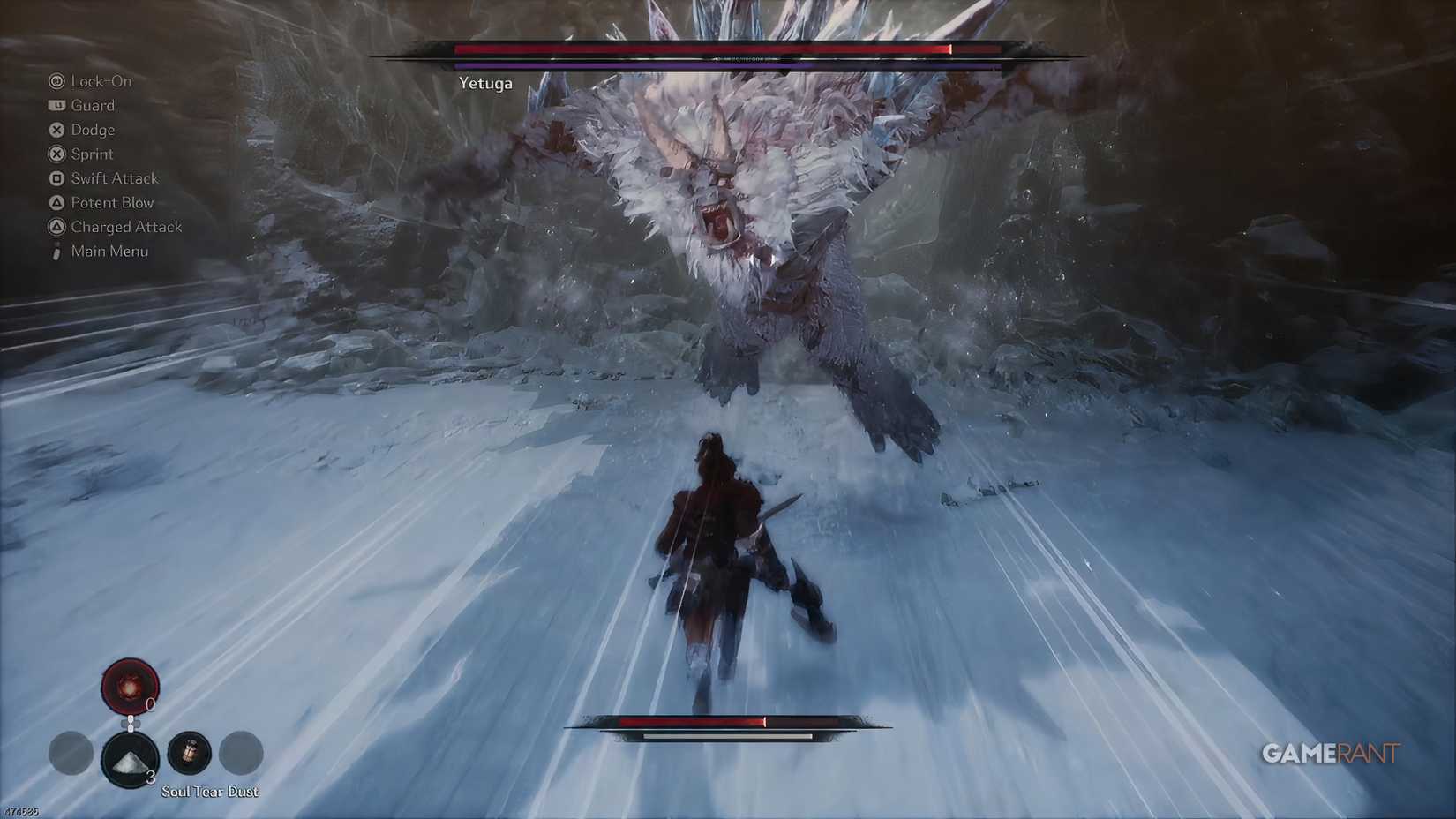
Task: Toggle the Charged Attack control entry
Action: tap(126, 226)
